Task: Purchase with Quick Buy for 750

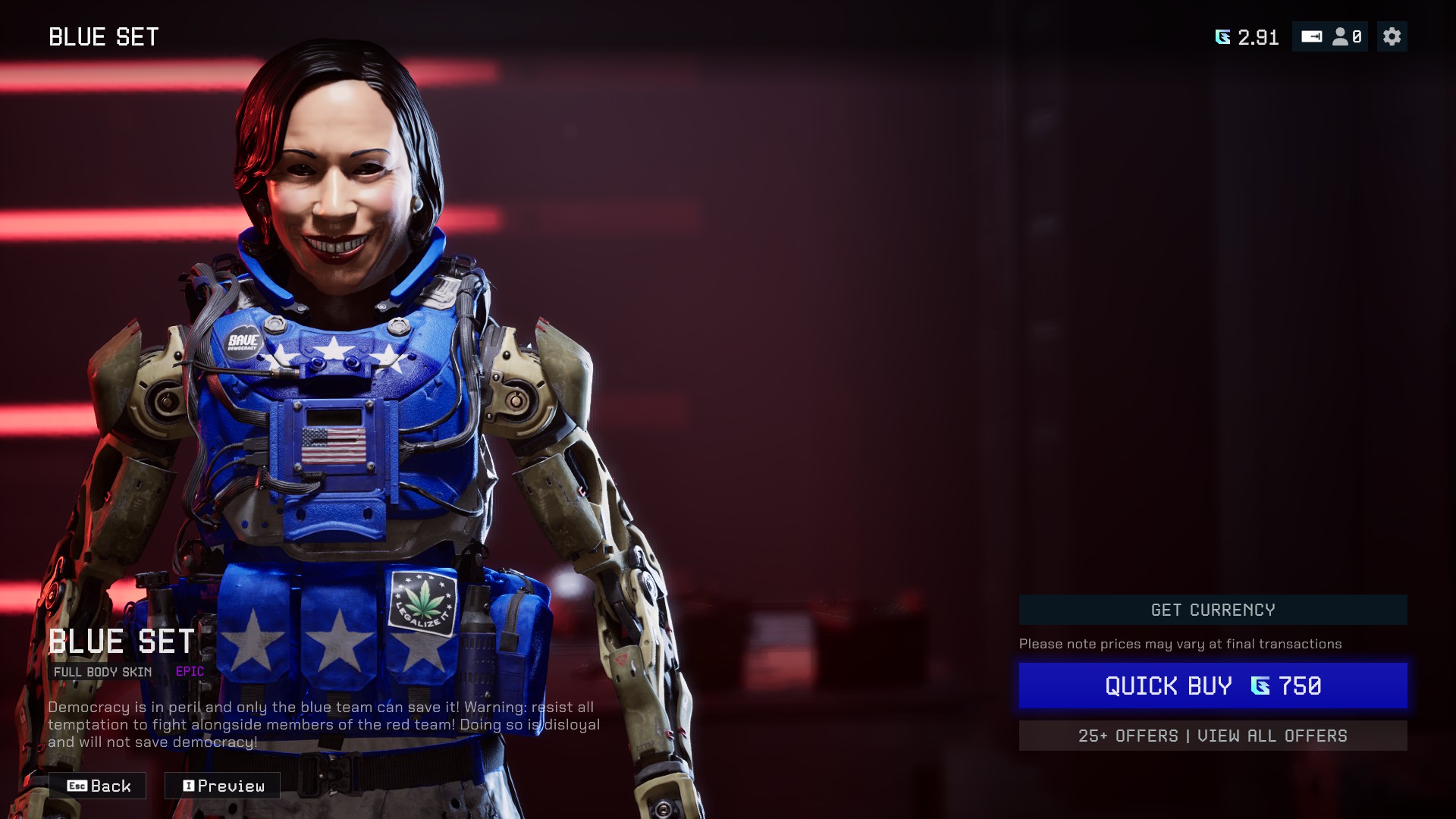Action: click(x=1213, y=686)
